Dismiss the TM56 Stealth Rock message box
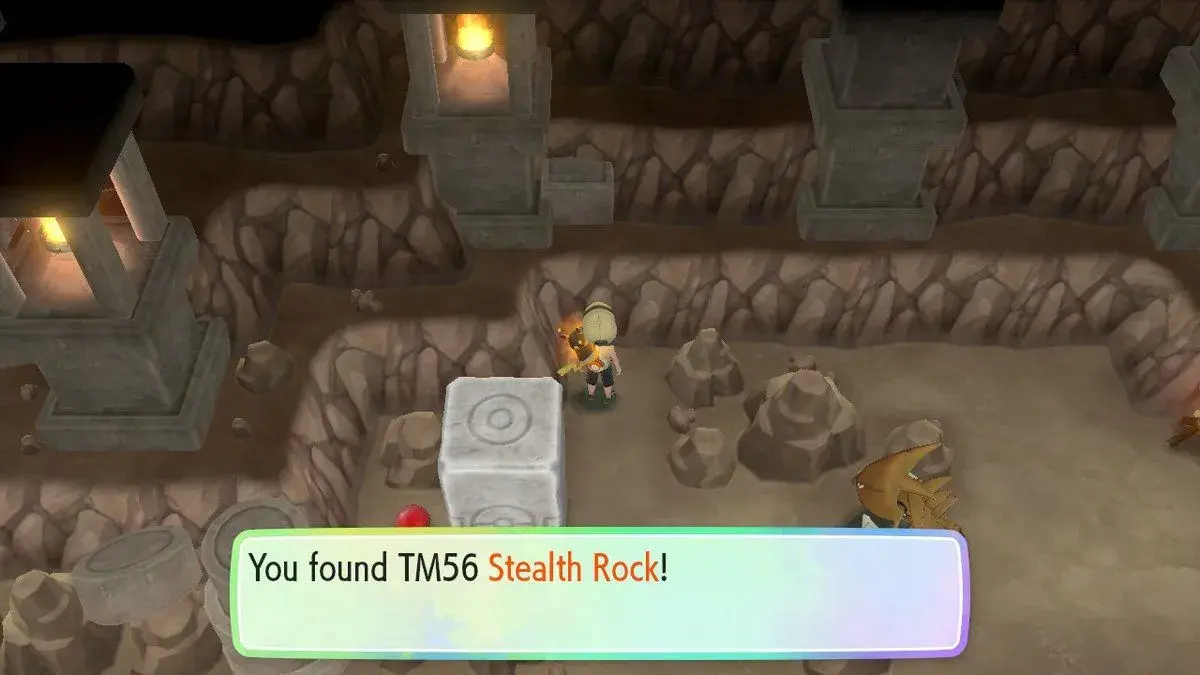Viewport: 1200px width, 675px height. [600, 592]
